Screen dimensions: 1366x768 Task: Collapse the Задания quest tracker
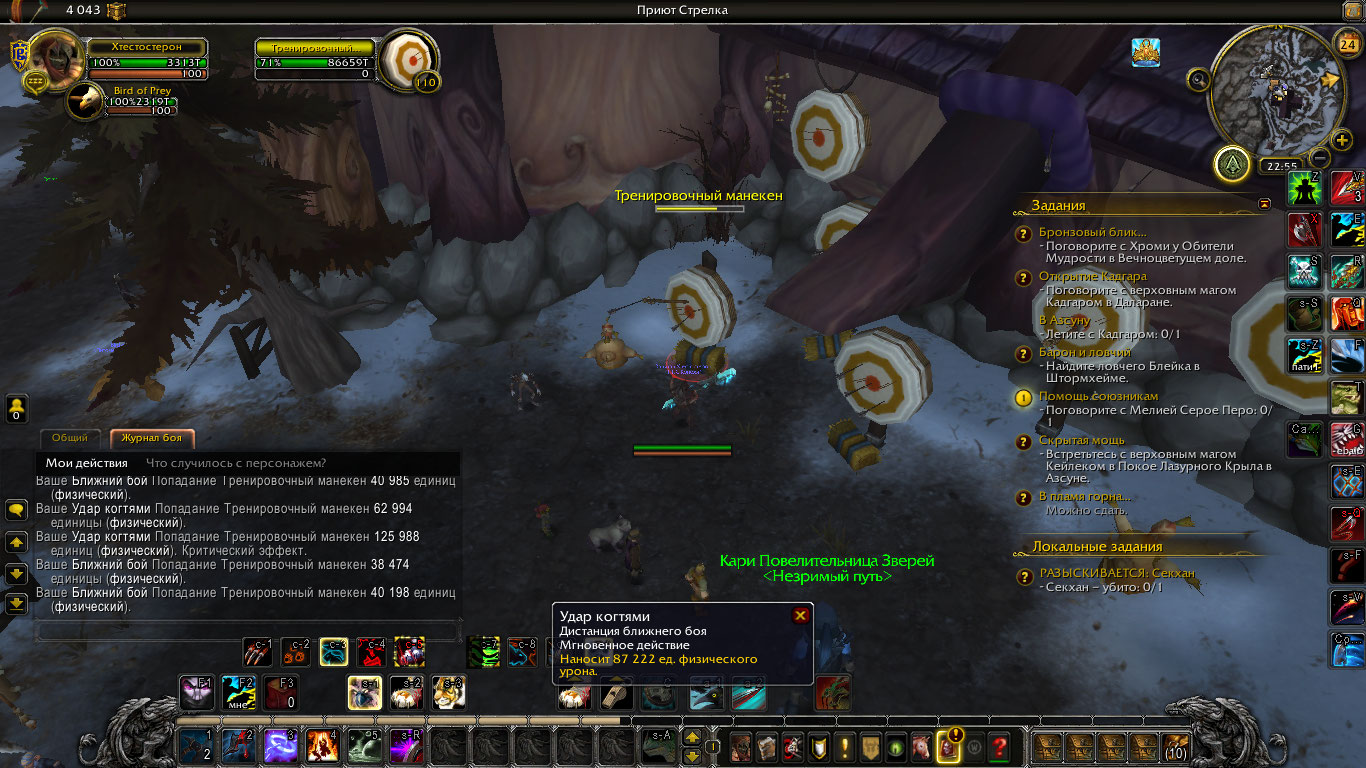click(1265, 204)
